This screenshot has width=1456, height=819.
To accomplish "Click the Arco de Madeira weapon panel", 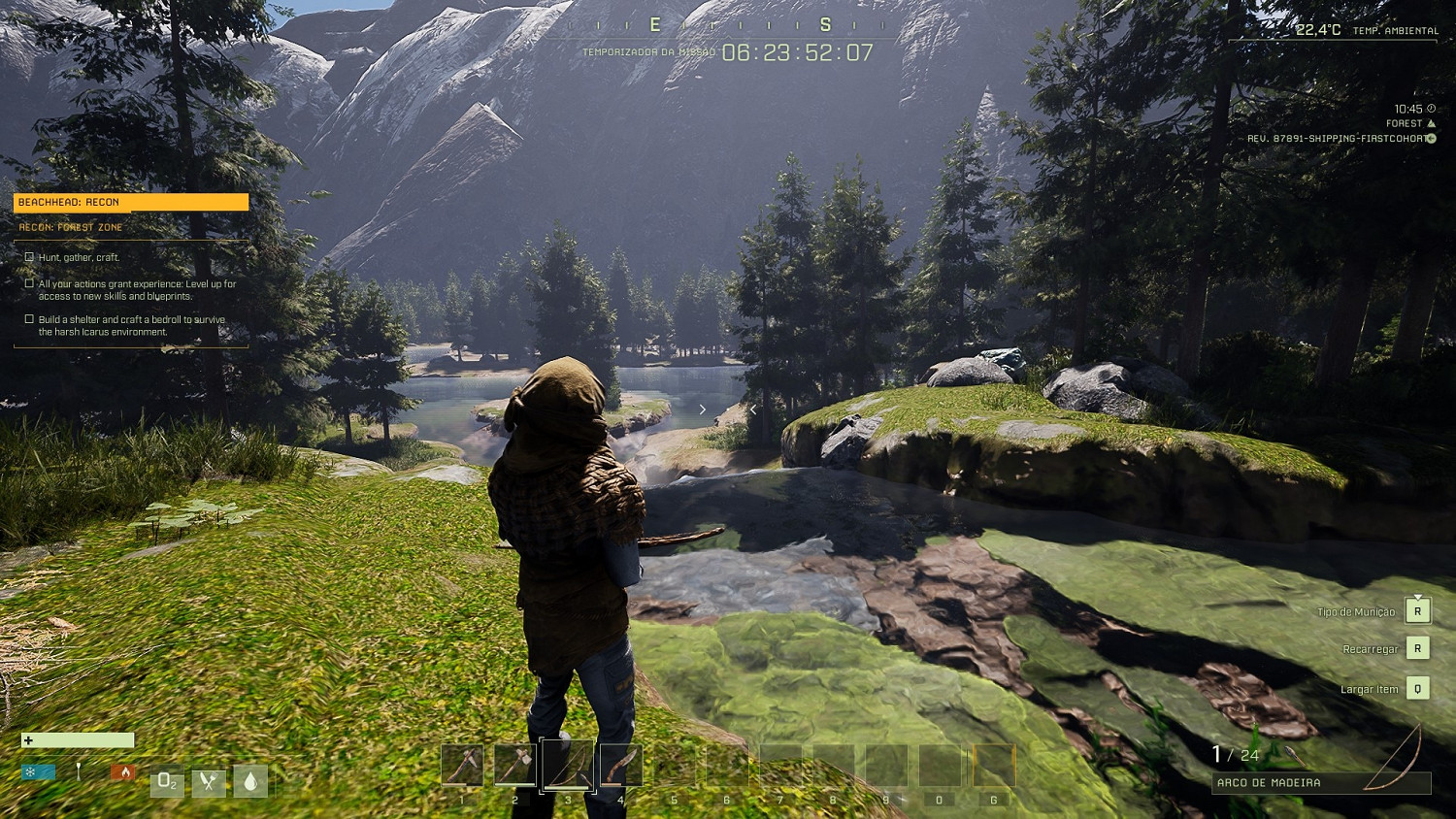I will [1320, 782].
